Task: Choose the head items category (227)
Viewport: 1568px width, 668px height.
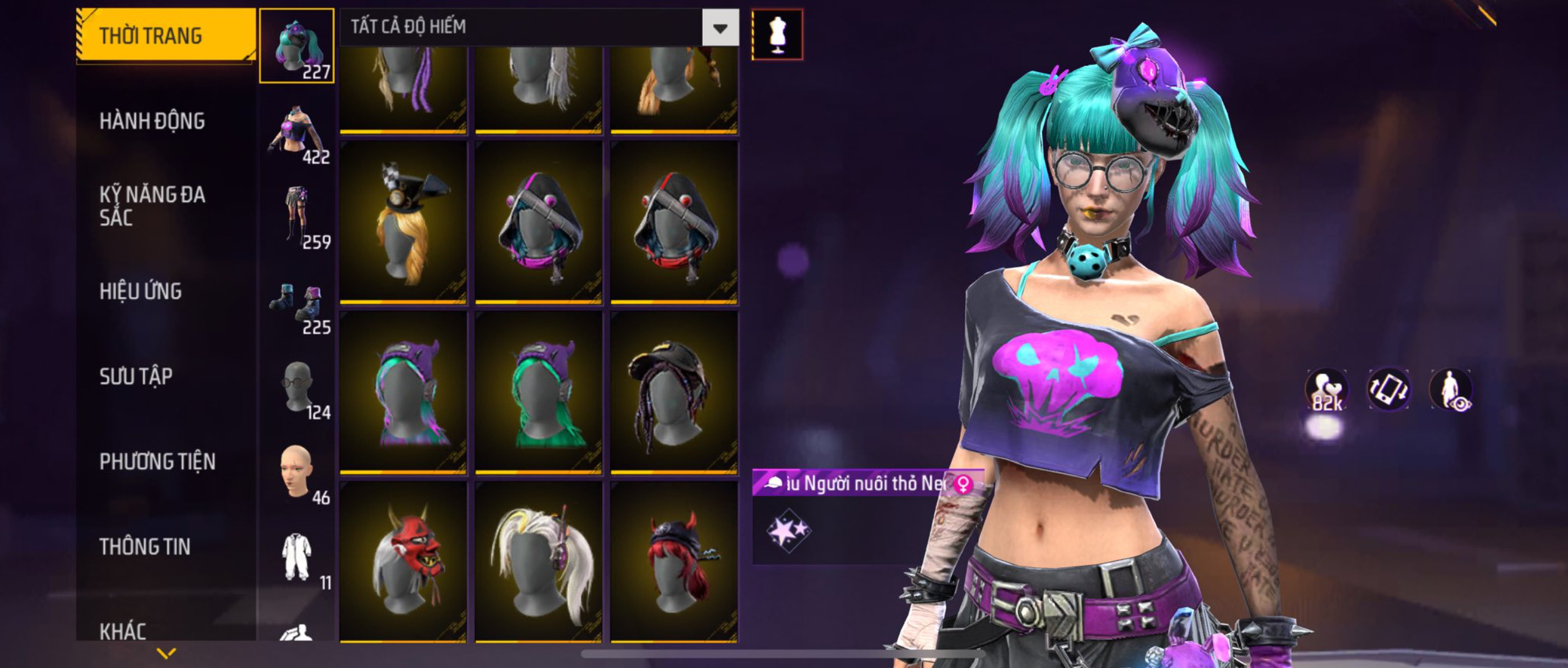Action: [297, 46]
